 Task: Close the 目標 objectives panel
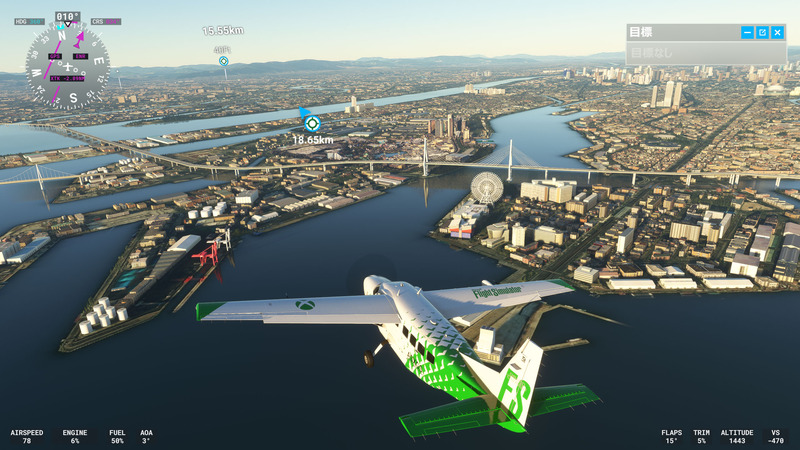click(x=777, y=33)
